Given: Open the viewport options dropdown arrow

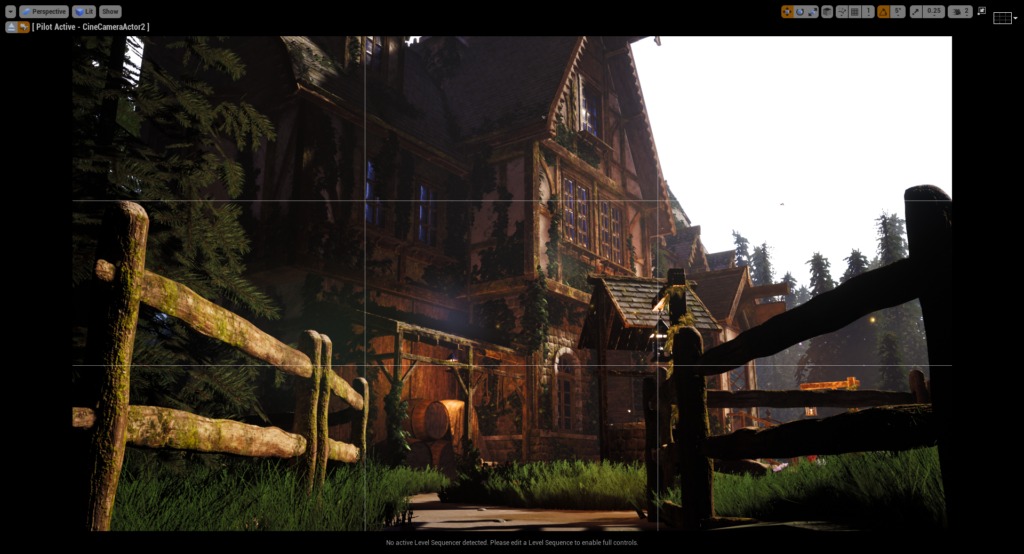Looking at the screenshot, I should (10, 12).
